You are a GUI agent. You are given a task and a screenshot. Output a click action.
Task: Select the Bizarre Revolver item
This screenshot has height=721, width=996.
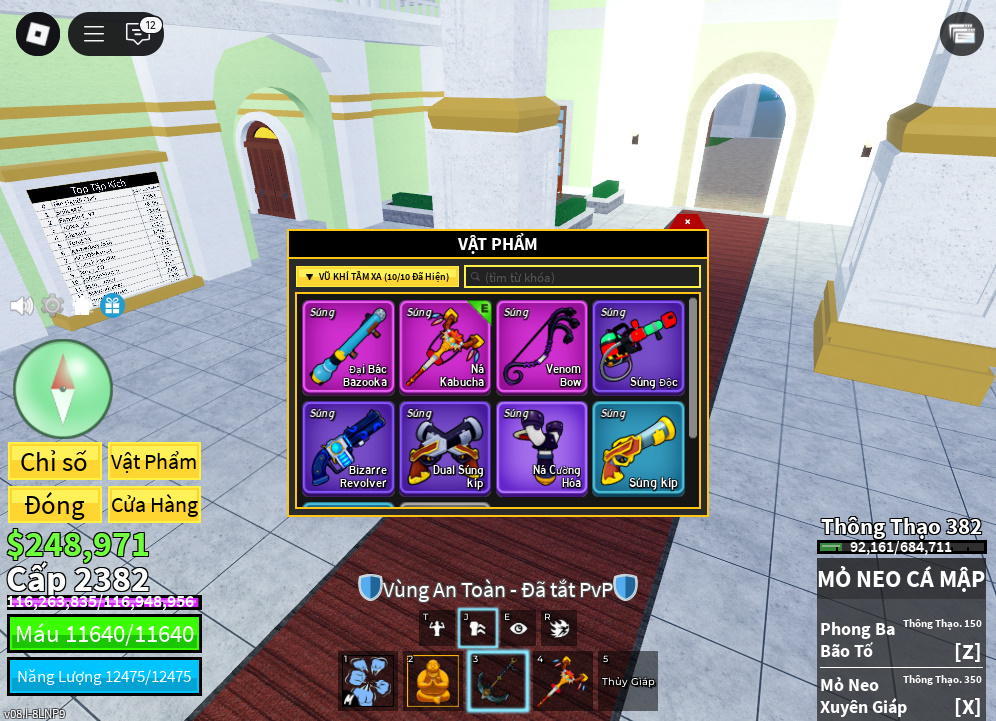click(x=349, y=447)
